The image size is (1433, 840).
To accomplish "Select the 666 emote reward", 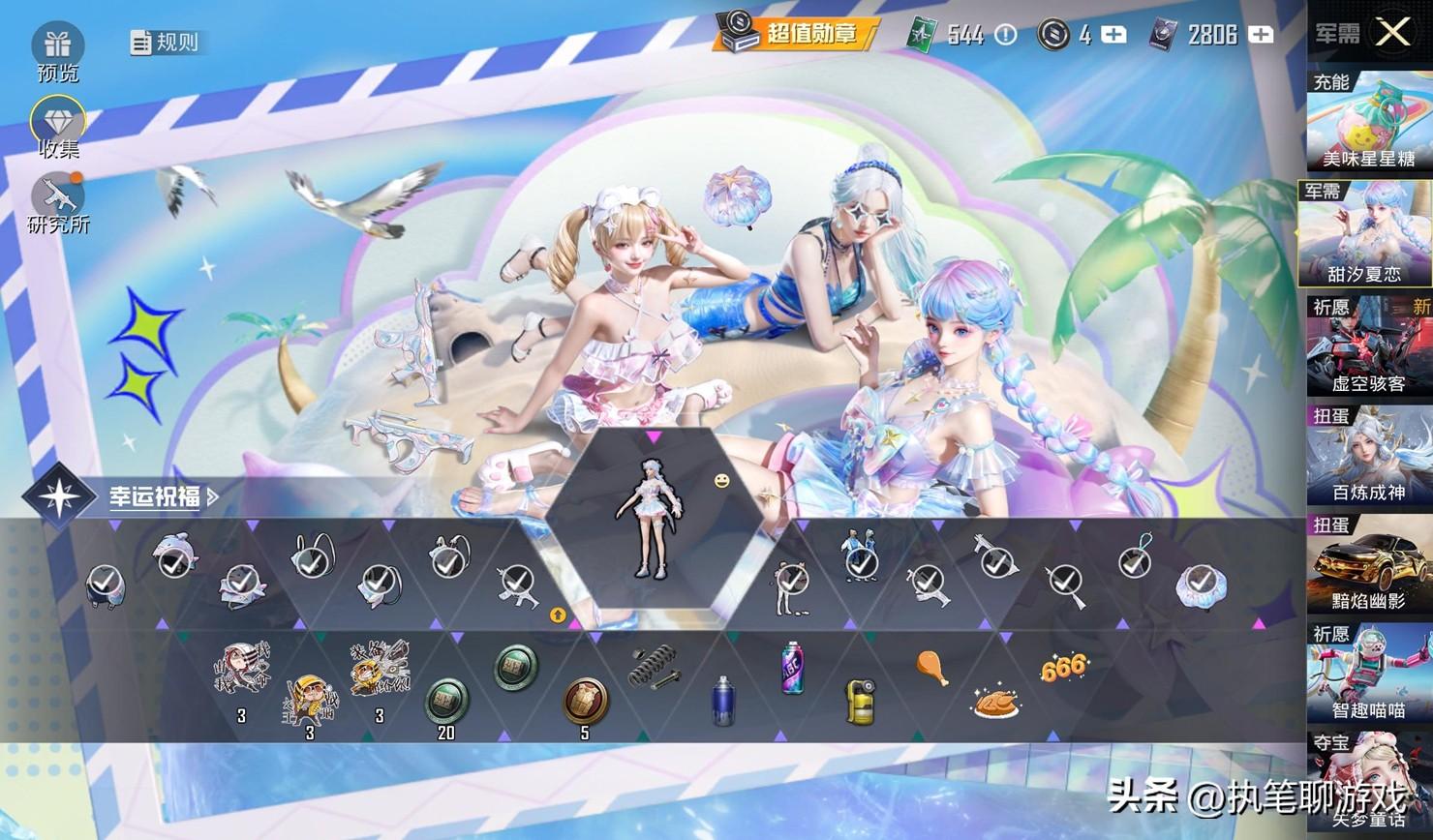I will pyautogui.click(x=1063, y=667).
